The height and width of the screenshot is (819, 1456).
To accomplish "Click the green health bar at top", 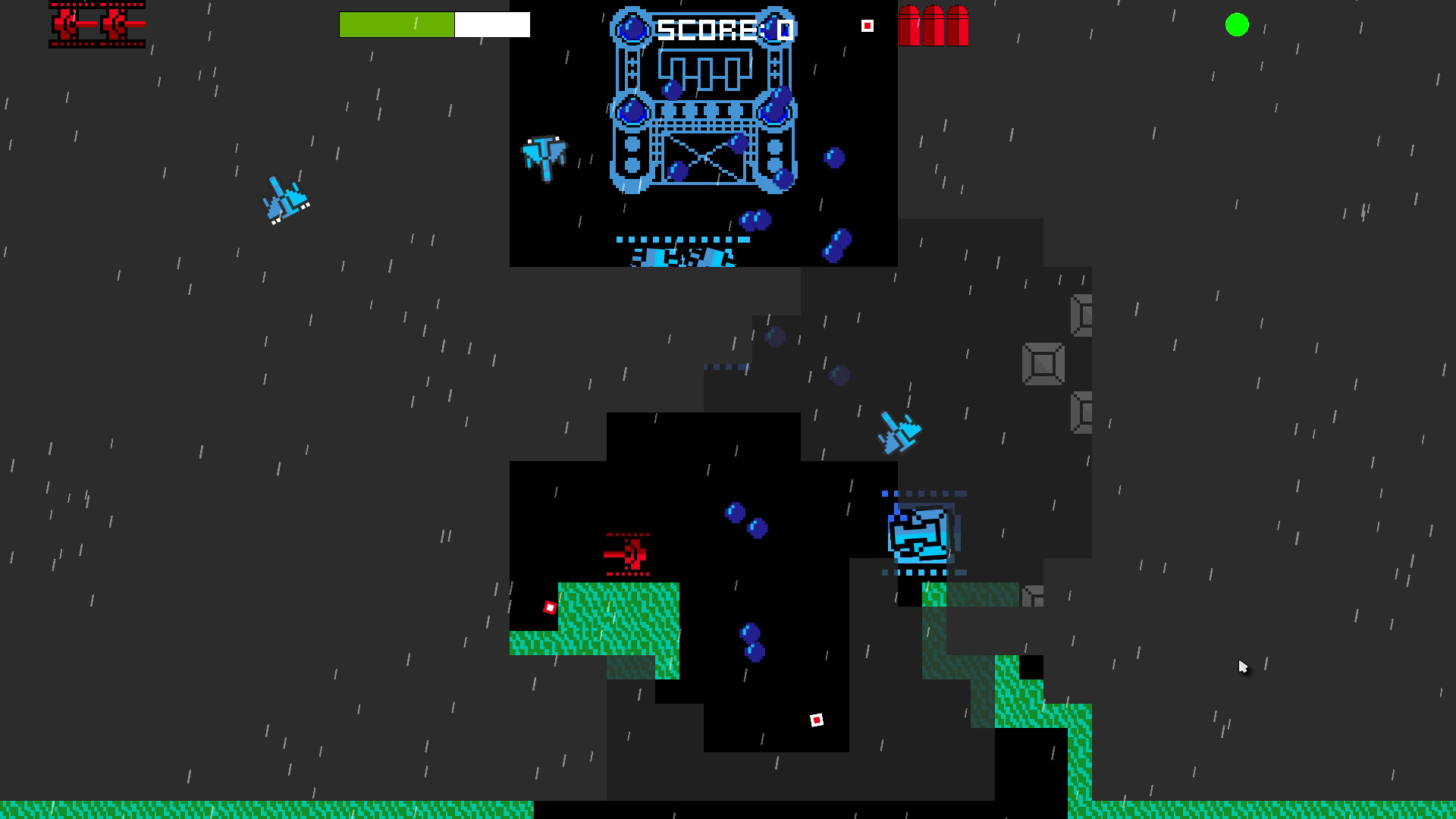I will coord(398,24).
